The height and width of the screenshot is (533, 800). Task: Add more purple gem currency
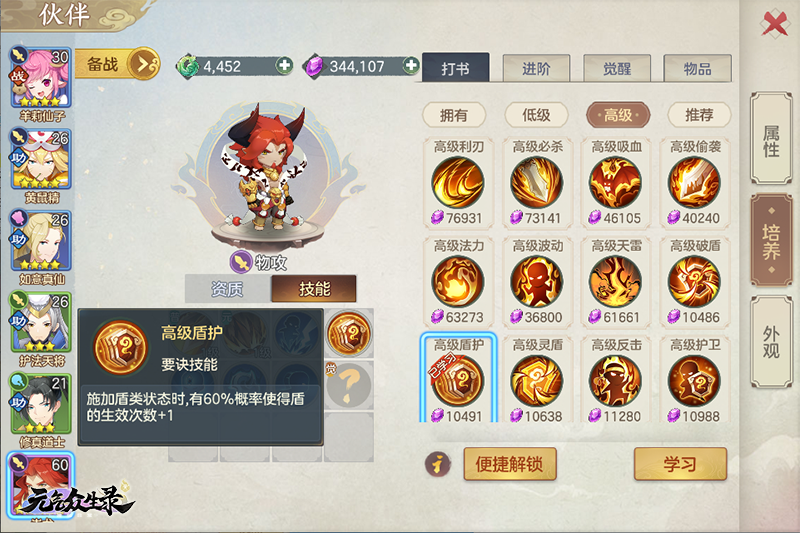(x=410, y=66)
